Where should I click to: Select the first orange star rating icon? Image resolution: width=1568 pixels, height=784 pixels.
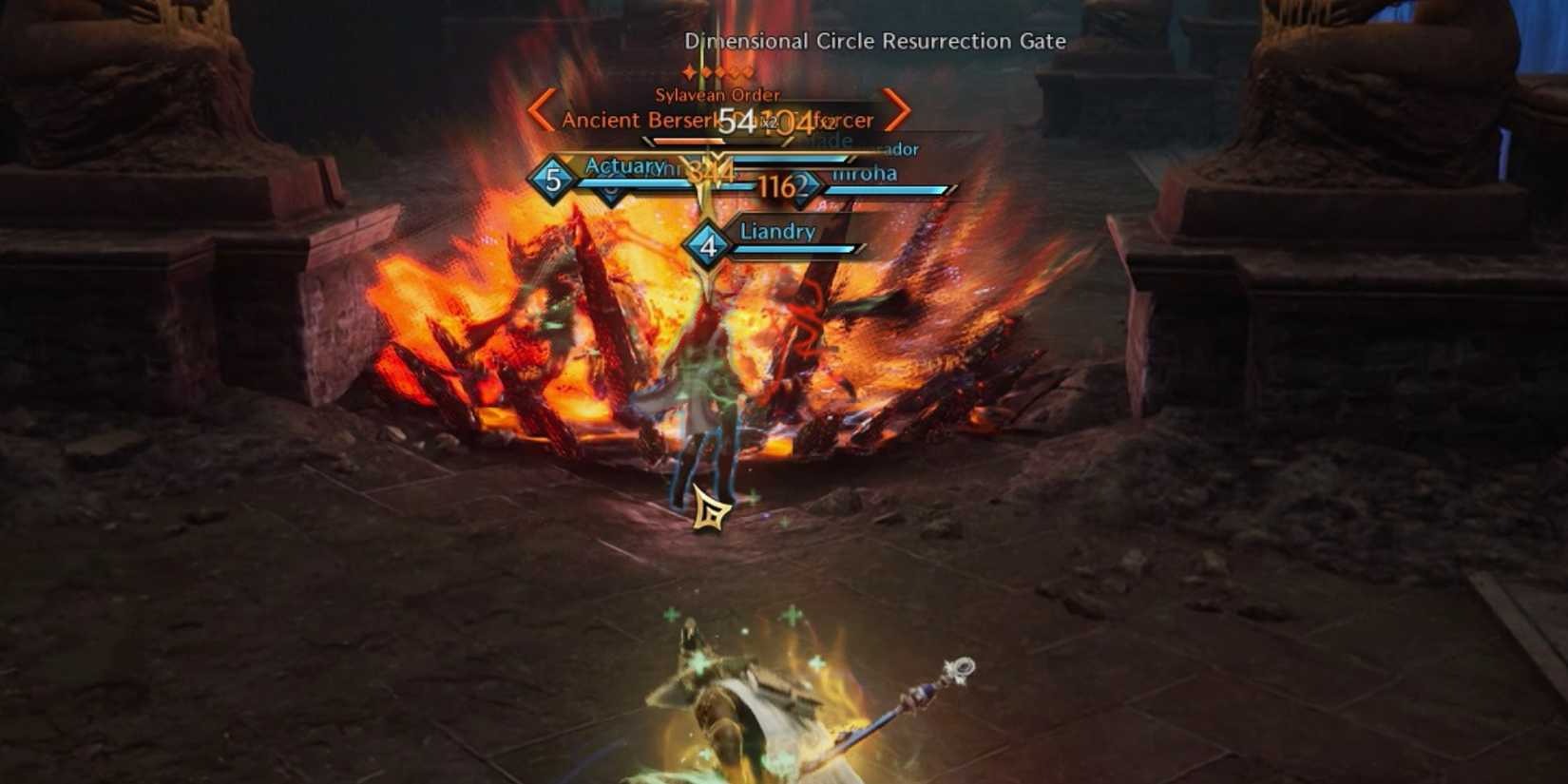coord(688,72)
